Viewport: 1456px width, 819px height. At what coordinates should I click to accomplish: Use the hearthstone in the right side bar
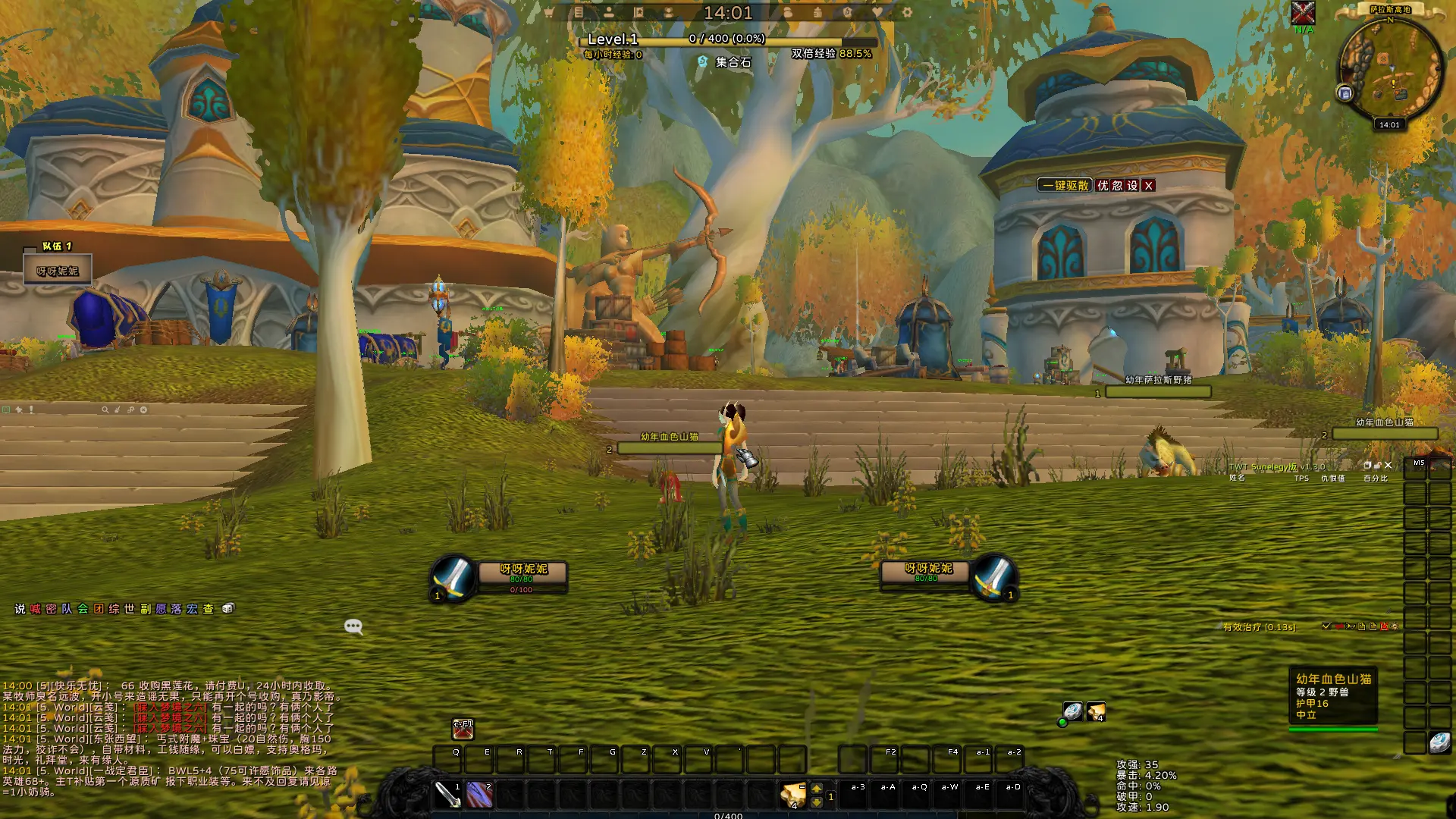point(1439,742)
